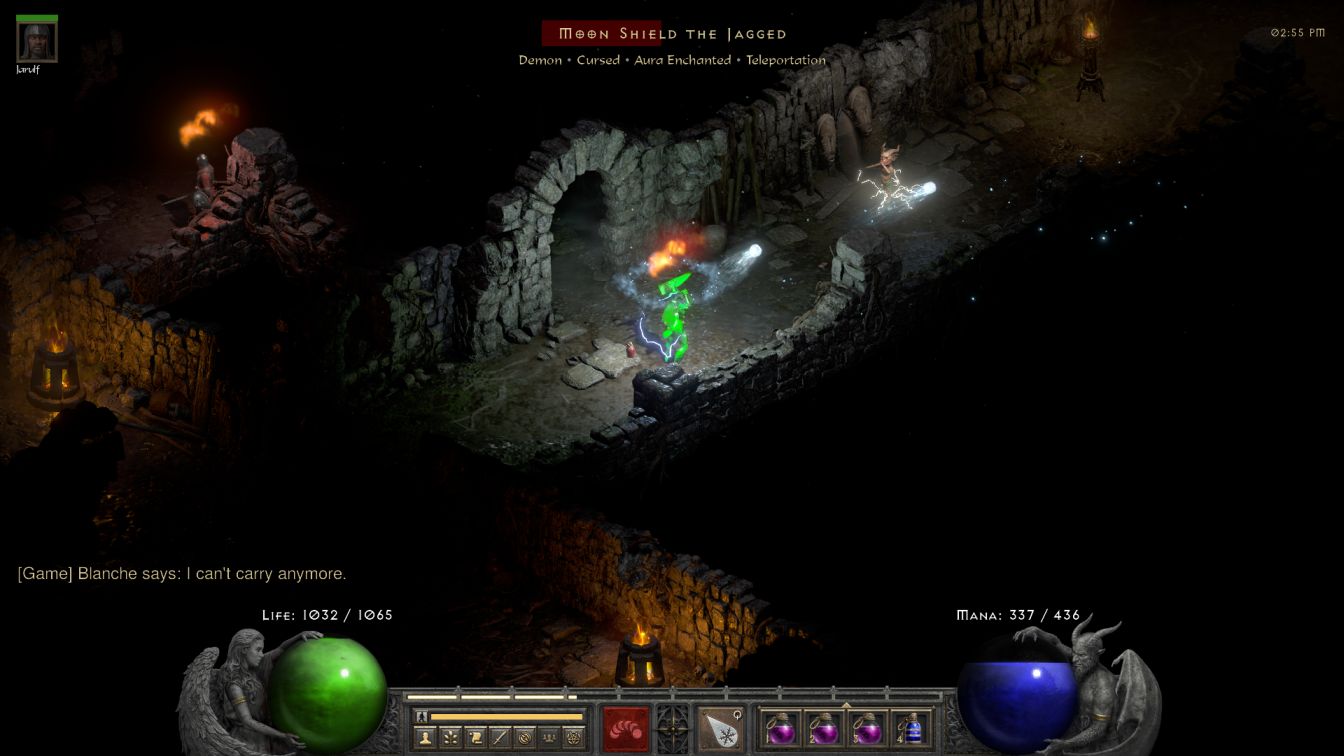Open the party screen button
1344x756 pixels.
pyautogui.click(x=549, y=738)
